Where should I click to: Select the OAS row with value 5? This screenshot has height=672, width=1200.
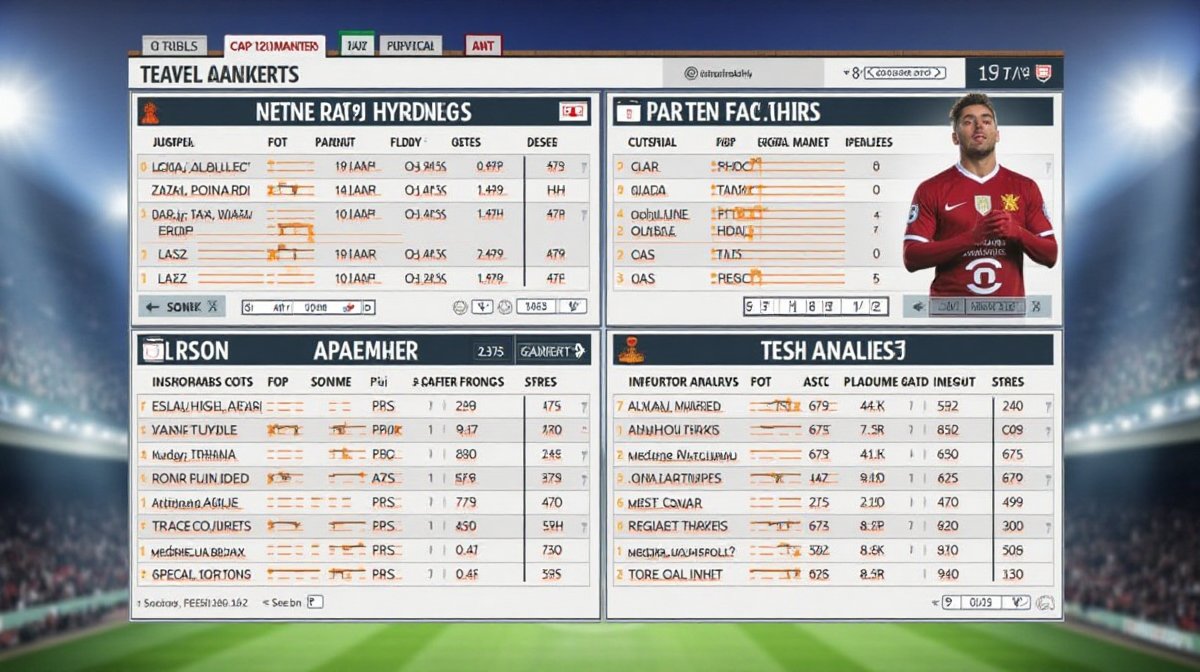click(x=643, y=279)
